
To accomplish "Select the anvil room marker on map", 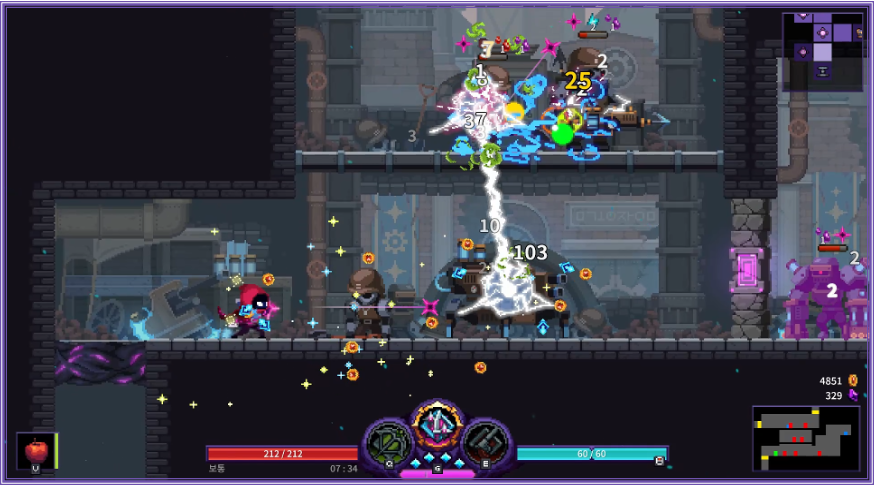I will tap(822, 72).
